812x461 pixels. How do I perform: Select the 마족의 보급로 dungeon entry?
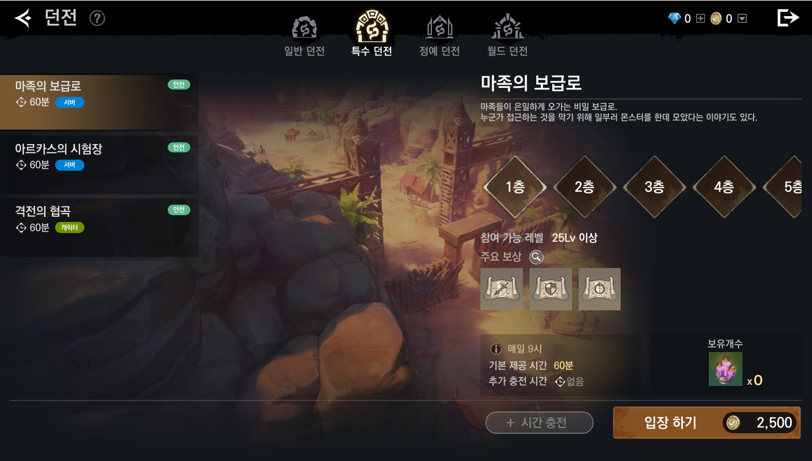tap(99, 102)
